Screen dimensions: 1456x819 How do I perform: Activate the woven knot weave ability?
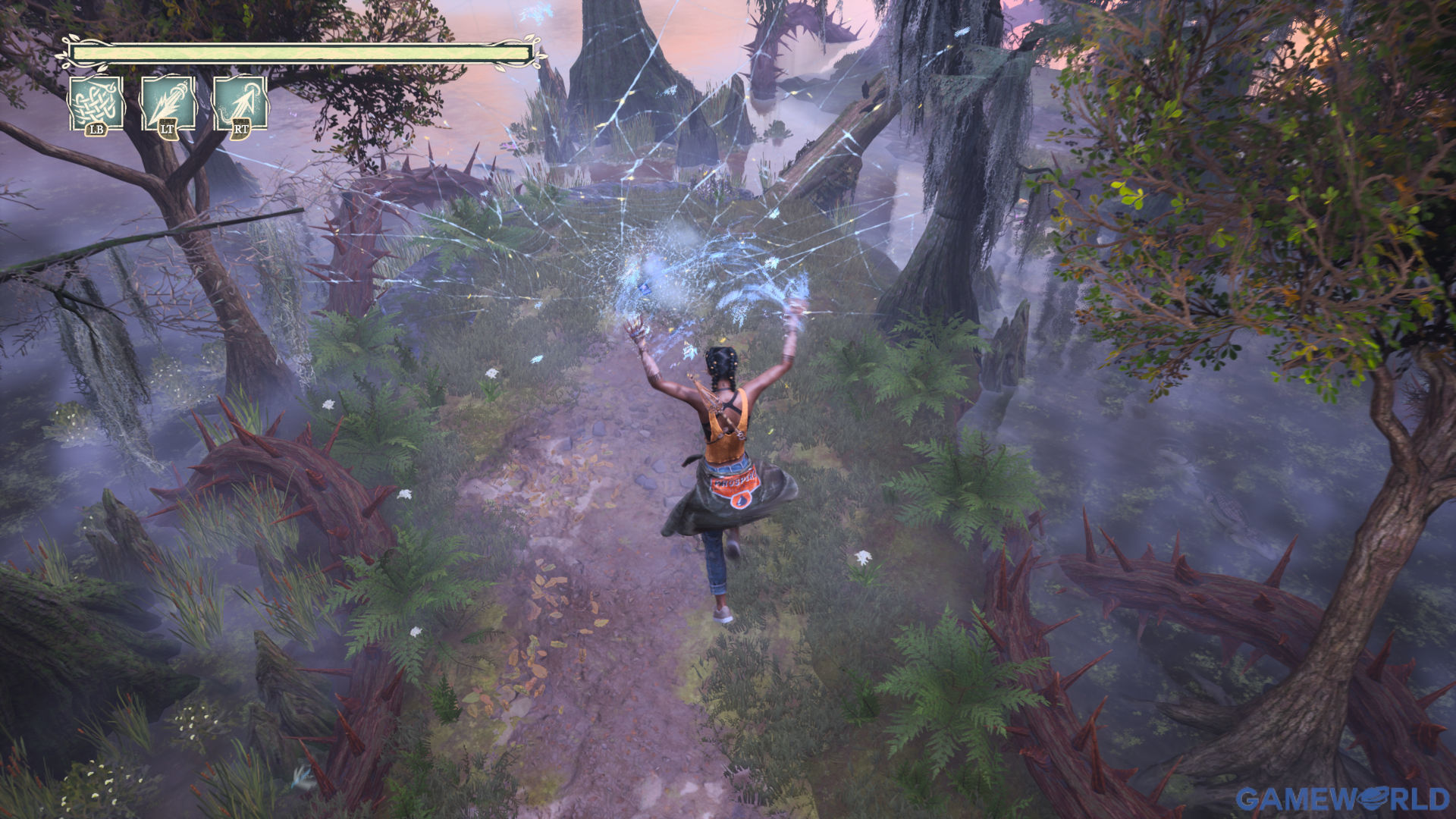point(96,104)
